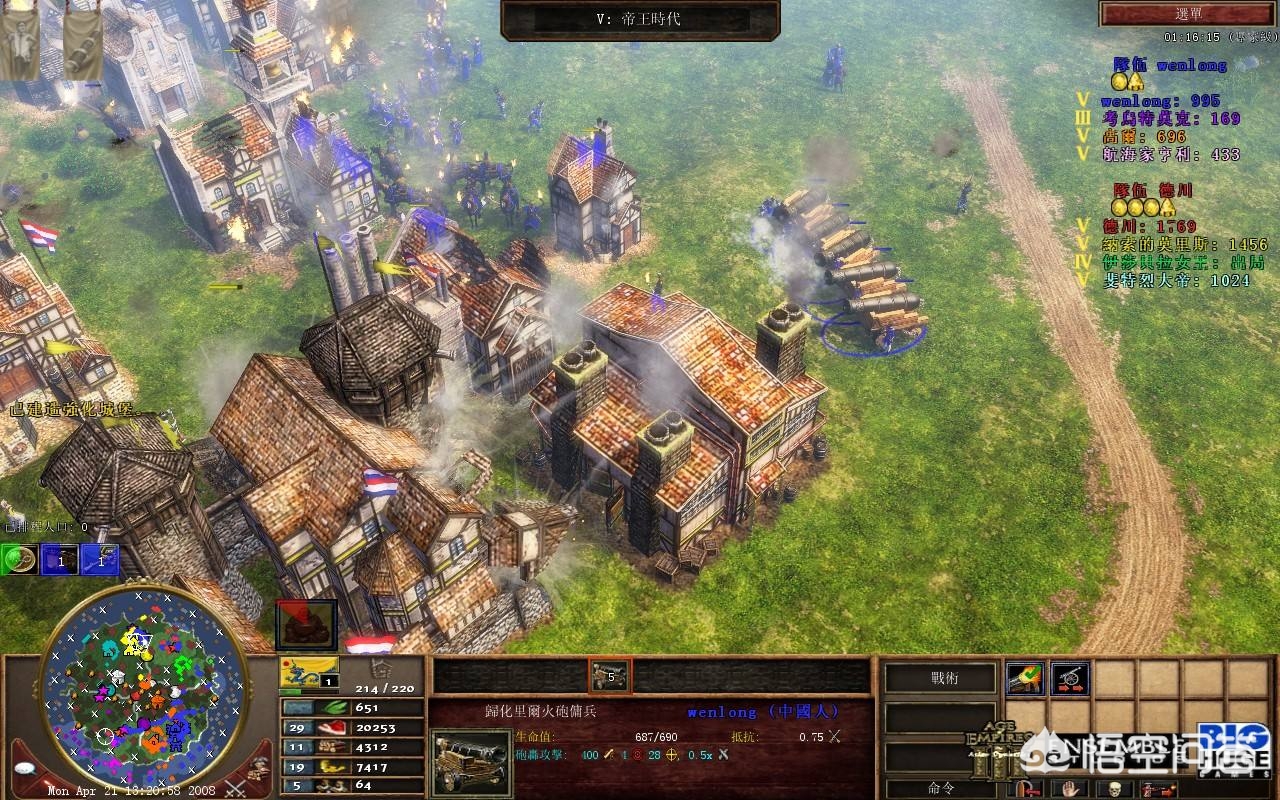Open the Chinese dragon home city flag
Screen dimensions: 1280x800
coord(309,669)
